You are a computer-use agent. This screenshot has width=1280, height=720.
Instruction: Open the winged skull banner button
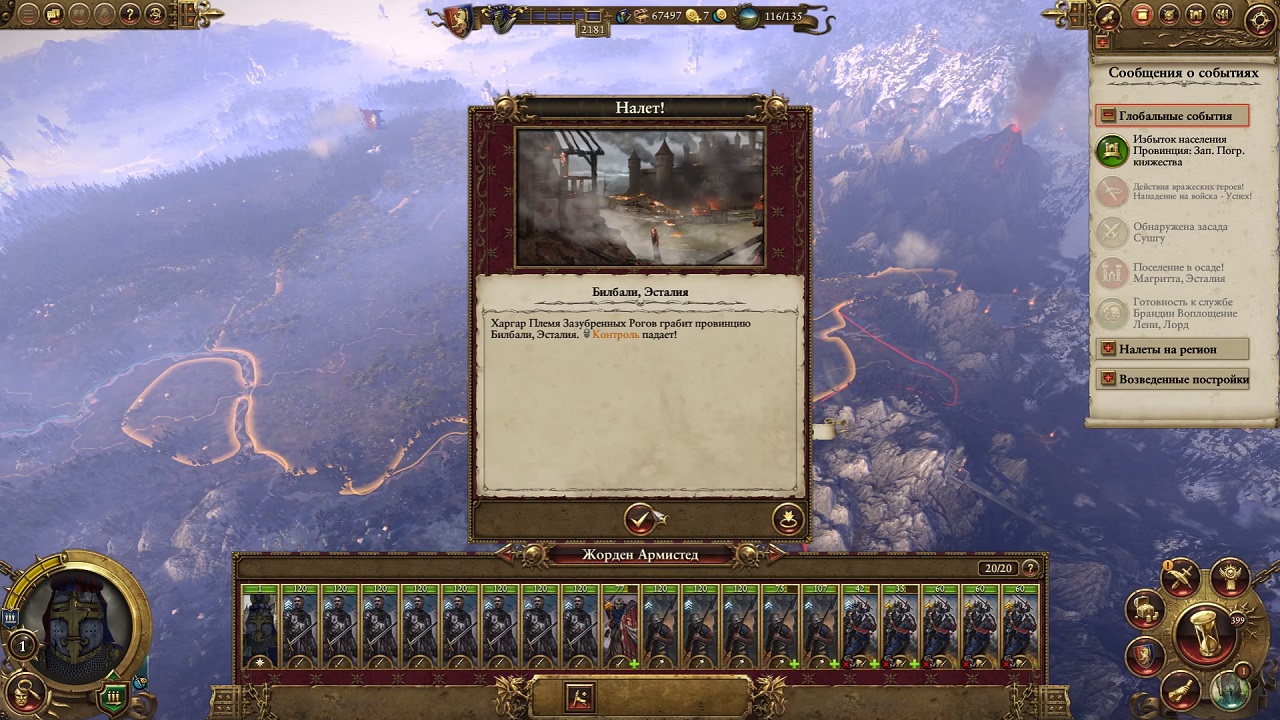pyautogui.click(x=1229, y=577)
